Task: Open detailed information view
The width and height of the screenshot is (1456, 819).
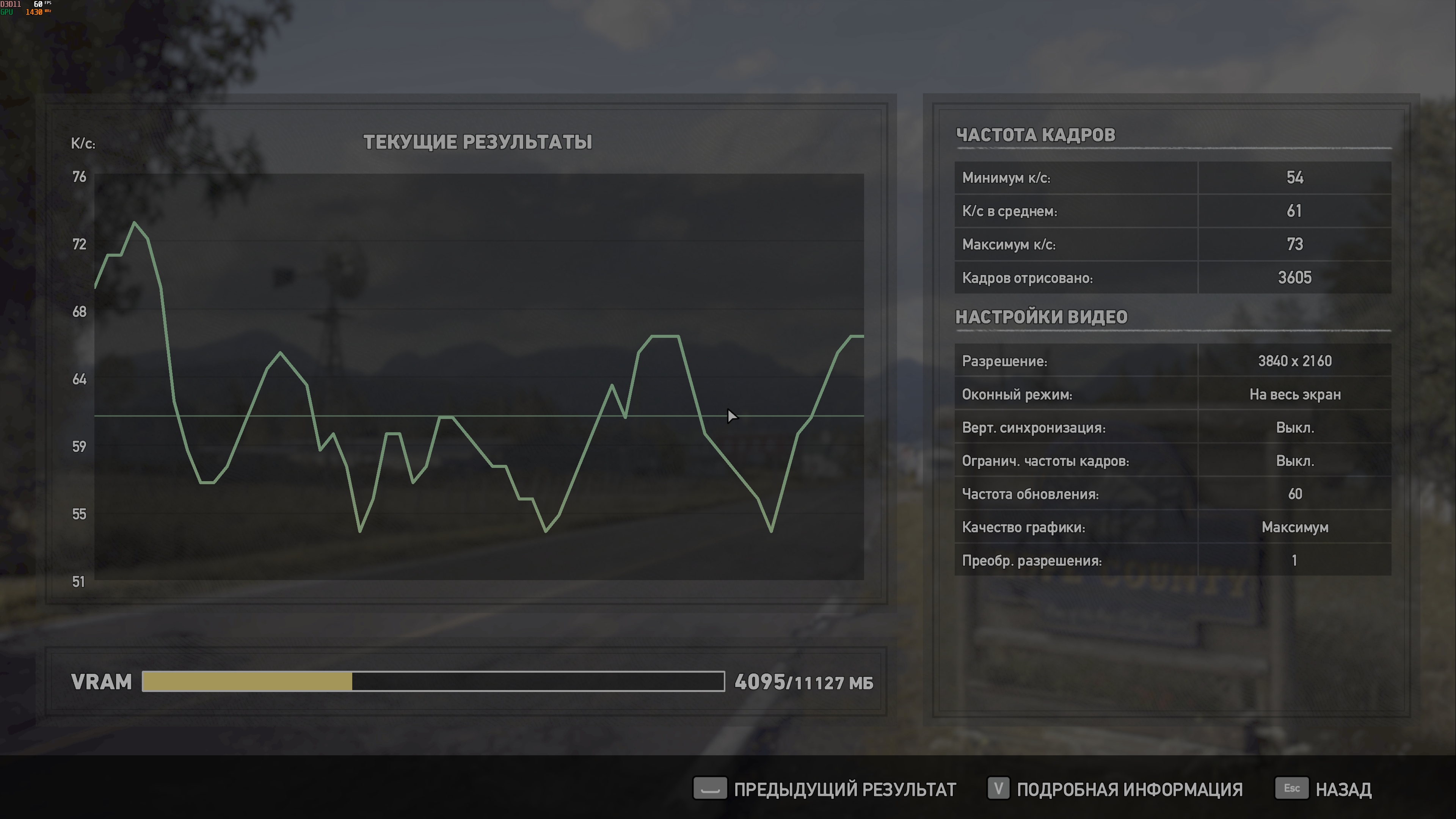Action: 1115,789
